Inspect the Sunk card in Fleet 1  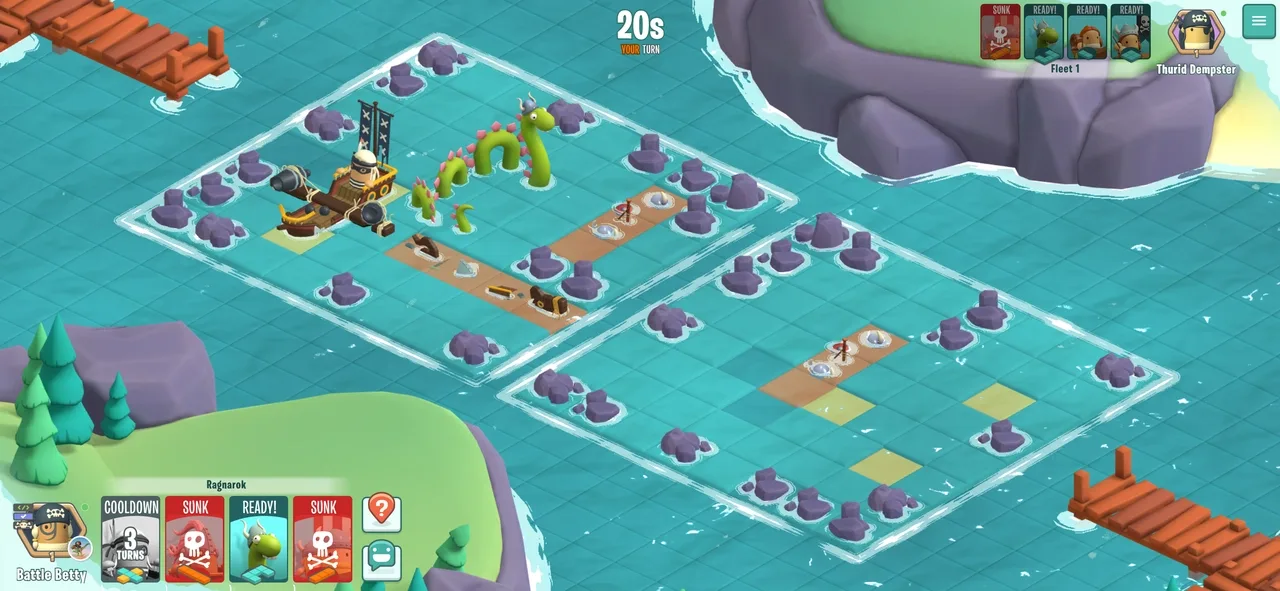tap(1000, 32)
